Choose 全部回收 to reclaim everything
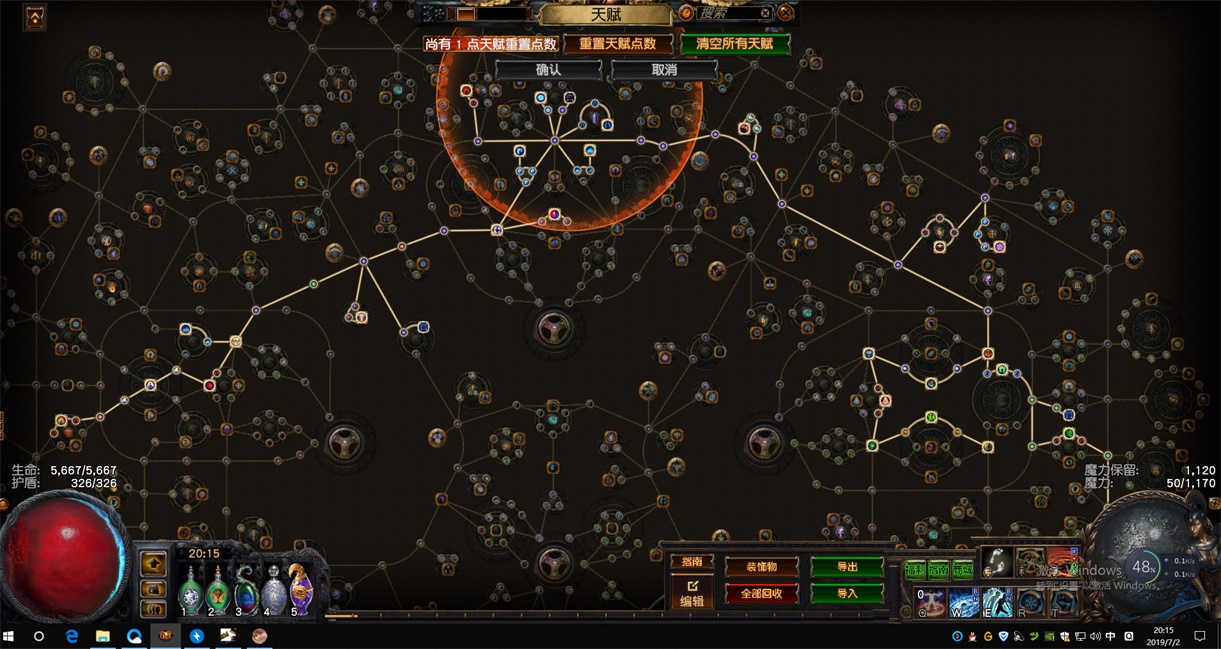 pos(762,593)
